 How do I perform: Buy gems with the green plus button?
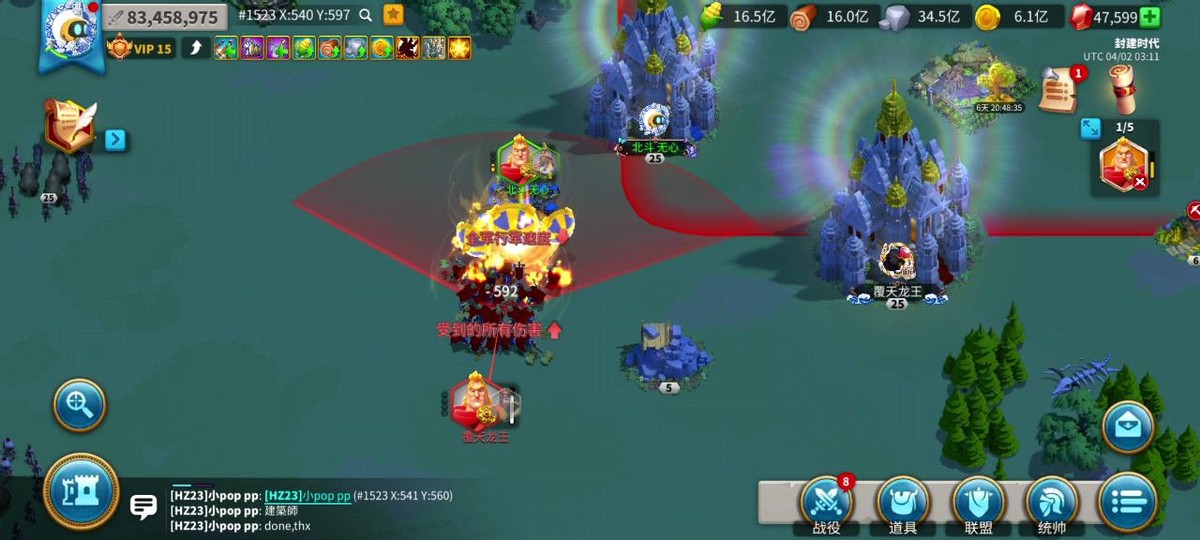pos(1150,17)
